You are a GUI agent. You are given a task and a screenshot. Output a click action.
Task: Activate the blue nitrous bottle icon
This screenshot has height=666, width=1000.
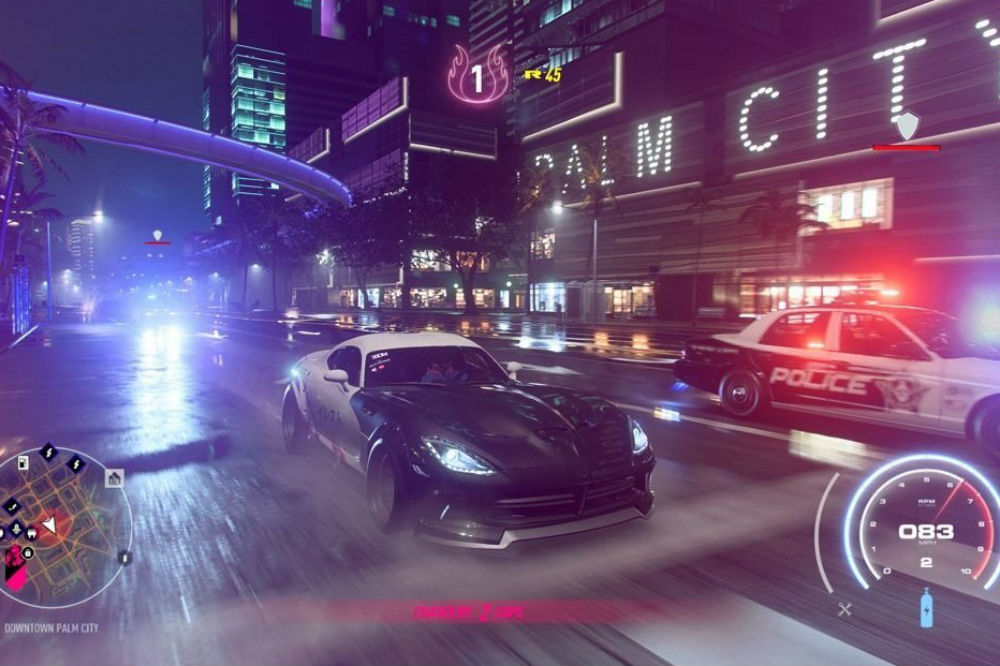(x=926, y=608)
